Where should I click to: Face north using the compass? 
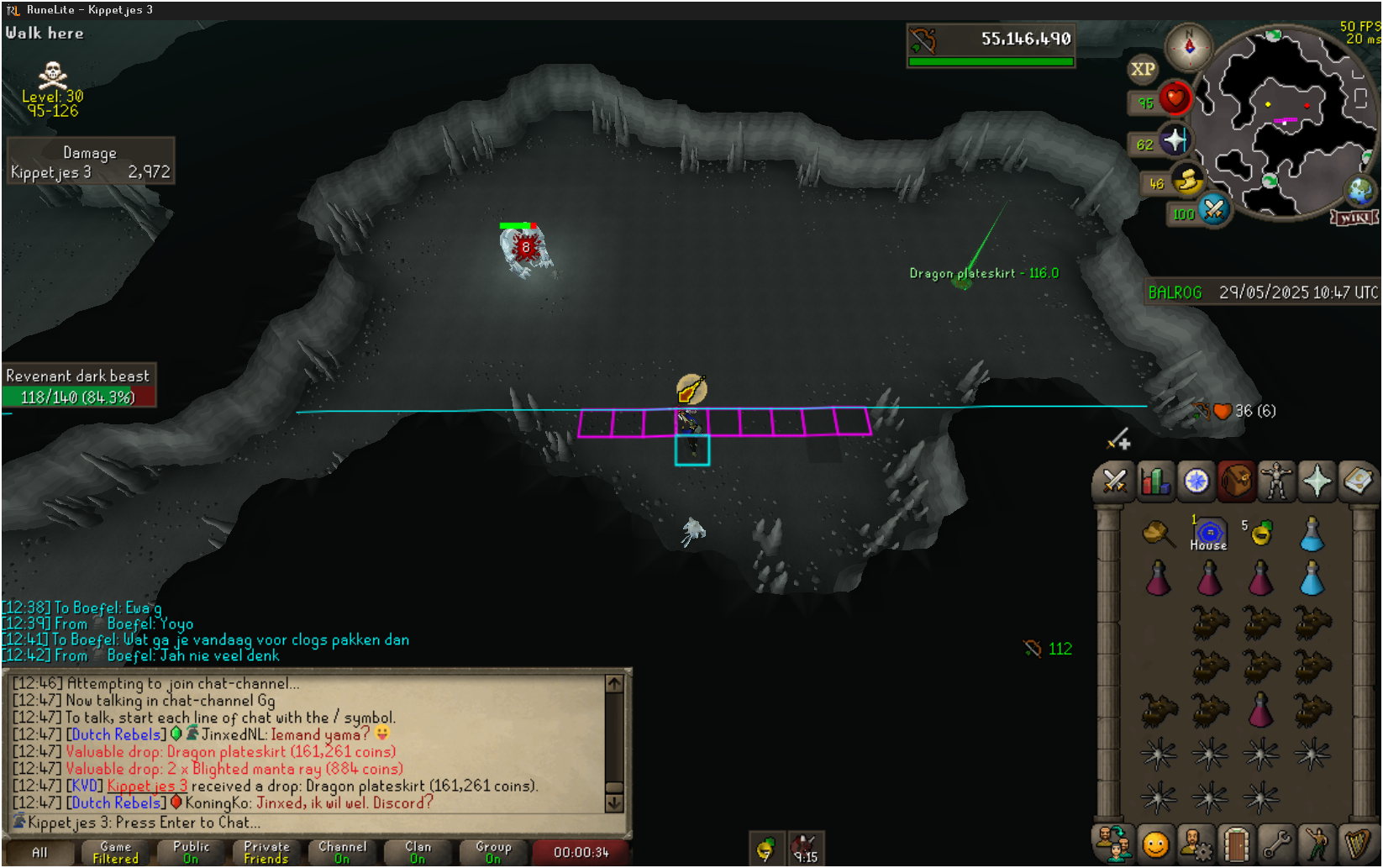(x=1189, y=45)
